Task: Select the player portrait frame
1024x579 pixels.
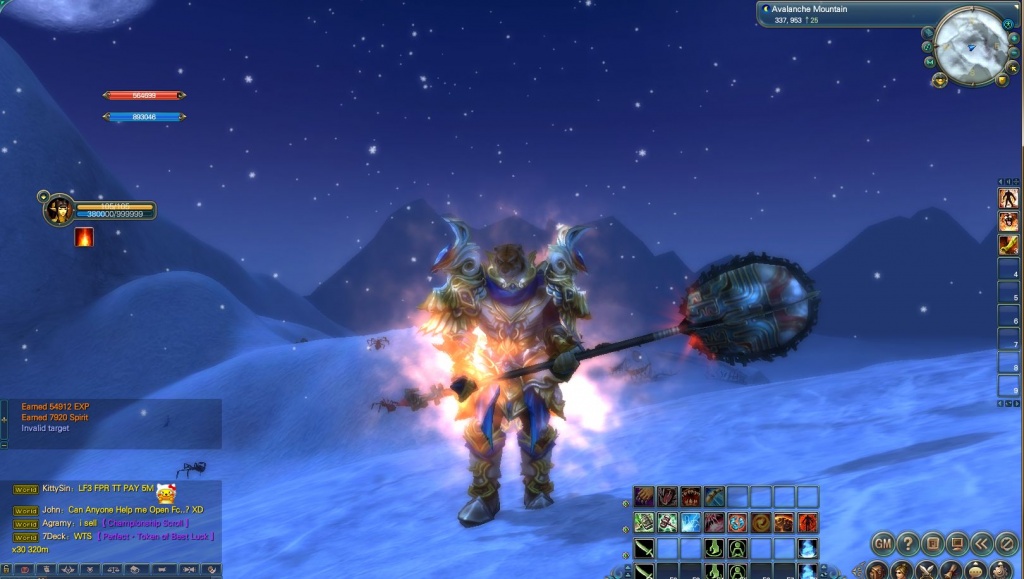Action: coord(59,209)
